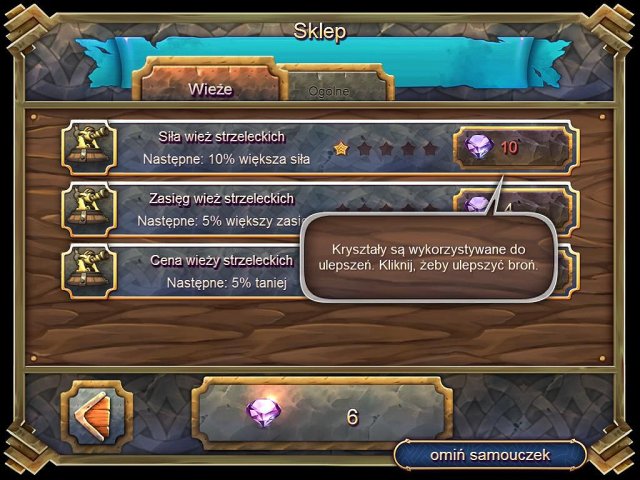Click the Siła wież strzeleckich tower icon
The width and height of the screenshot is (640, 480).
pyautogui.click(x=90, y=148)
